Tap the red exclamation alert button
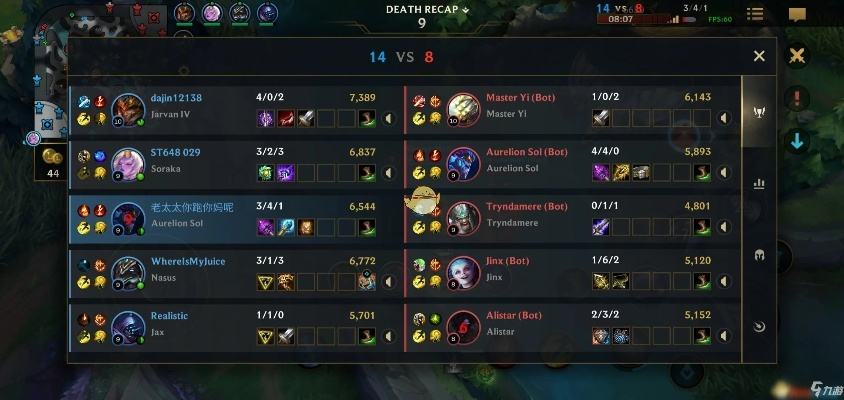Viewport: 844px width, 400px height. pyautogui.click(x=797, y=98)
